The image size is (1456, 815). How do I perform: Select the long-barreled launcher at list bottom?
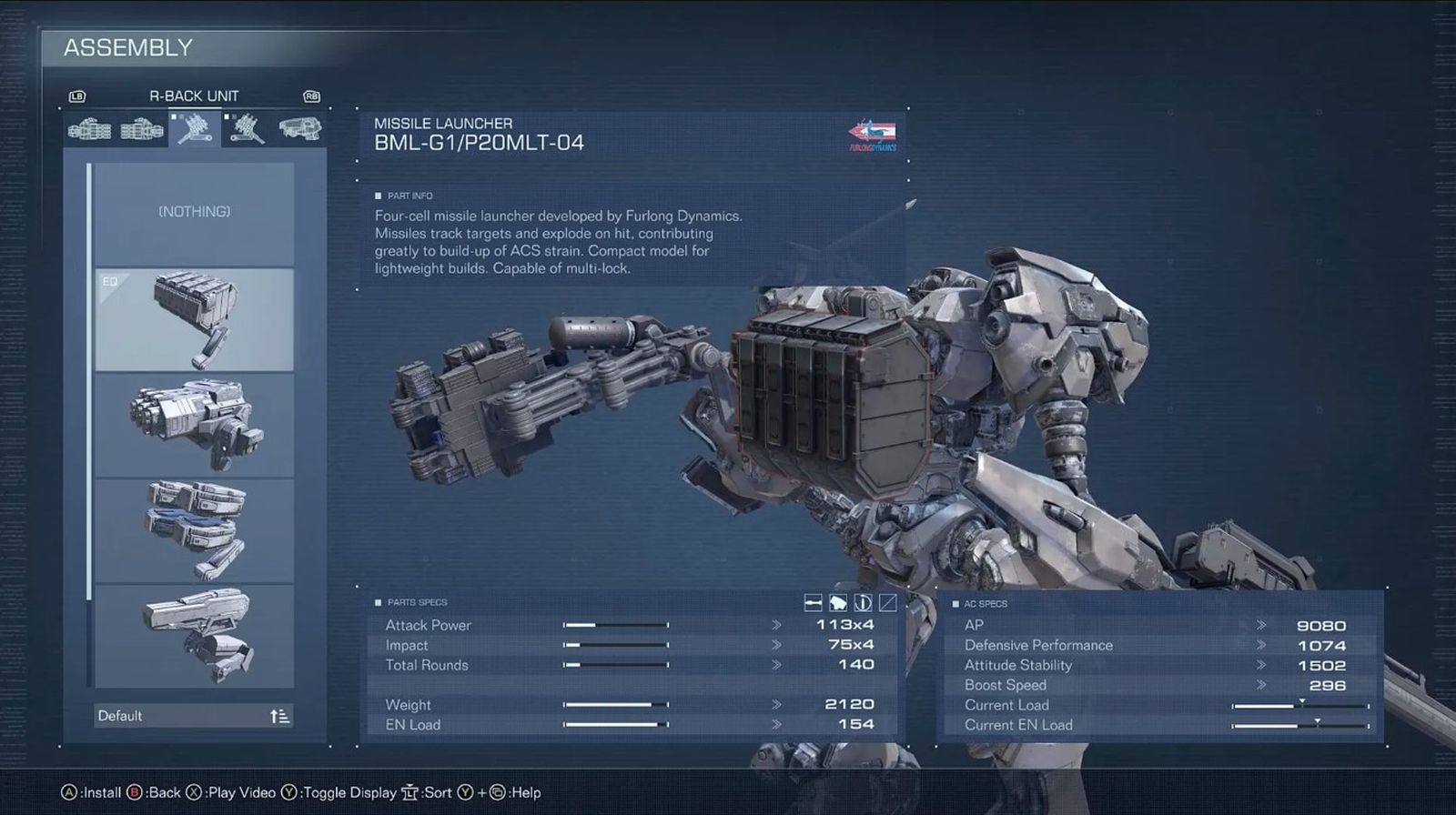pos(194,636)
